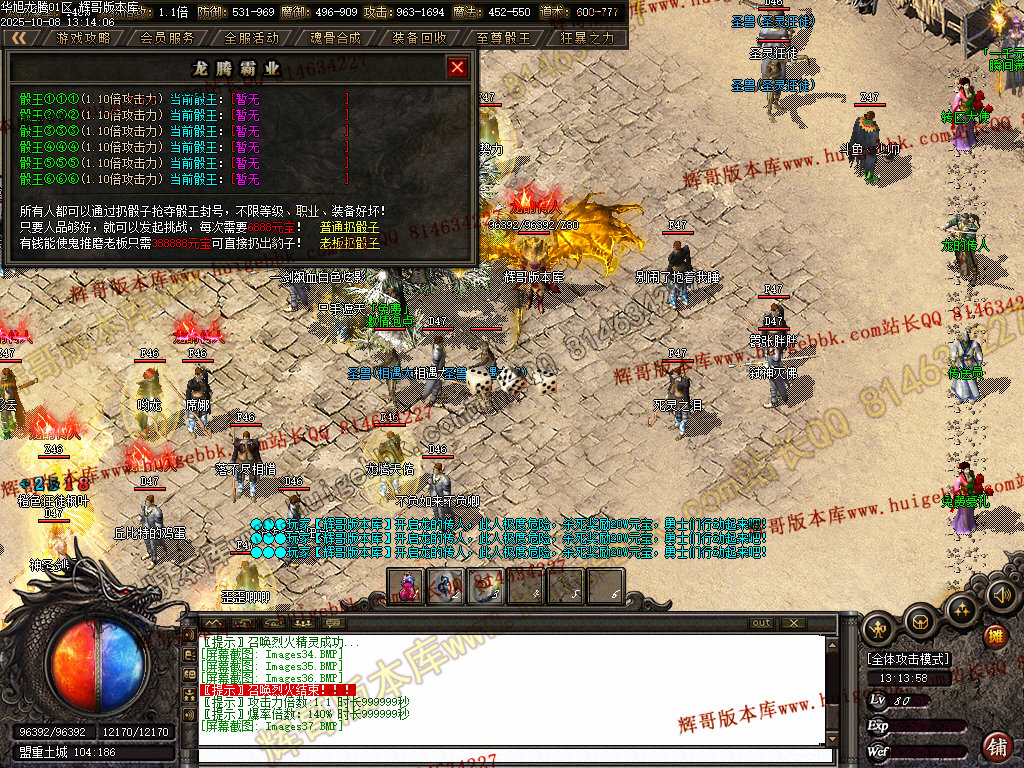This screenshot has width=1024, height=768.
Task: Collapse the top menu with the arrow button
Action: [19, 38]
